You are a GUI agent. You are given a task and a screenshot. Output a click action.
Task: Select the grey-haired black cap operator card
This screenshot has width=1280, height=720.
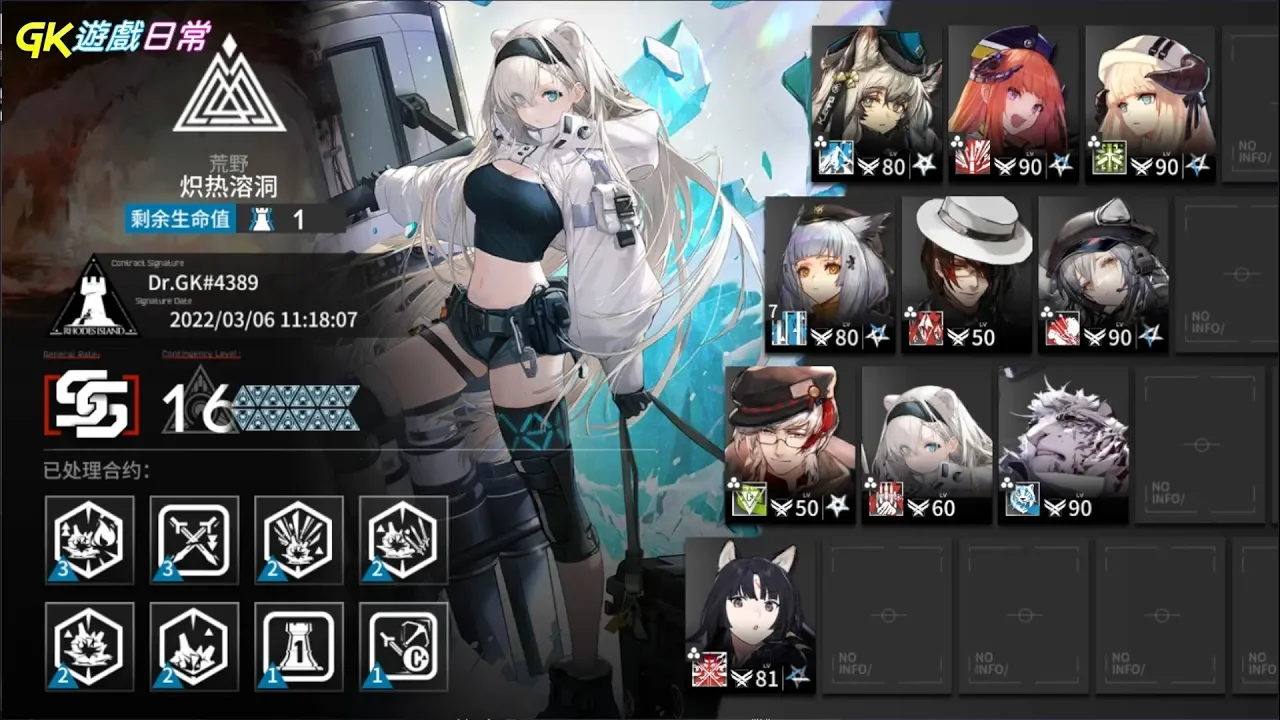click(1102, 273)
